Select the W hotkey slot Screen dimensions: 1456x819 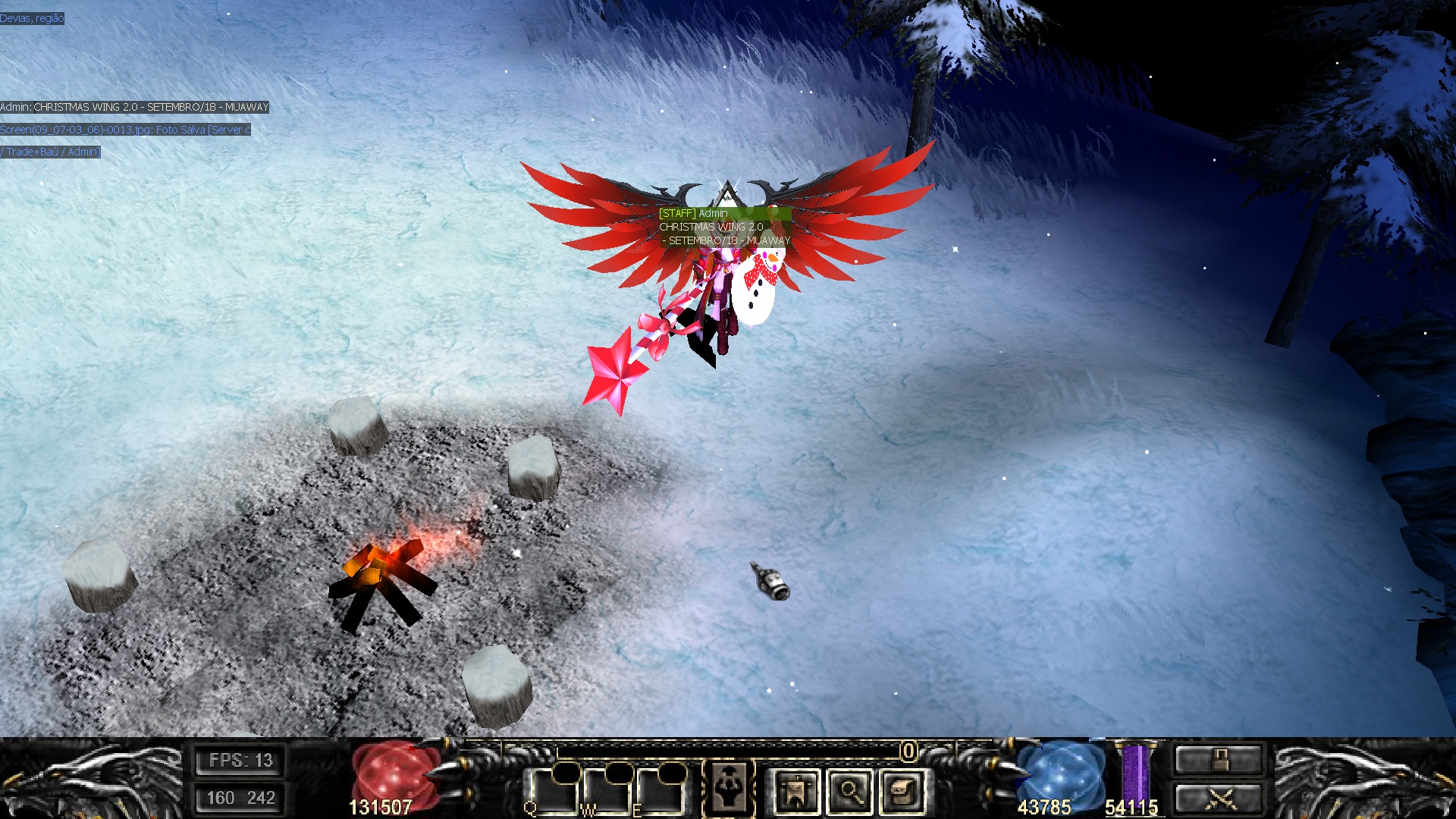click(x=607, y=792)
